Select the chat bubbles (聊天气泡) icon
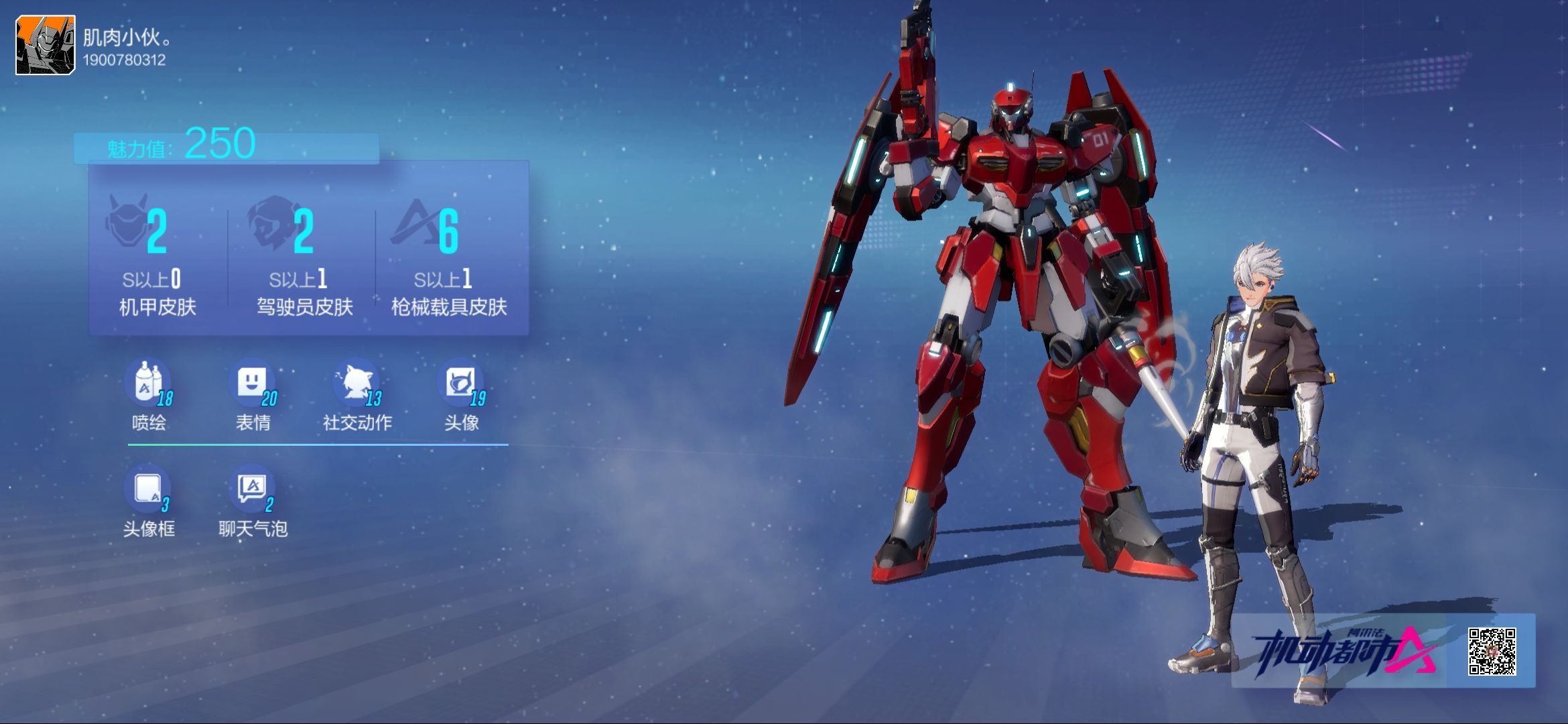Screen dimensions: 1568x724 [x=253, y=490]
